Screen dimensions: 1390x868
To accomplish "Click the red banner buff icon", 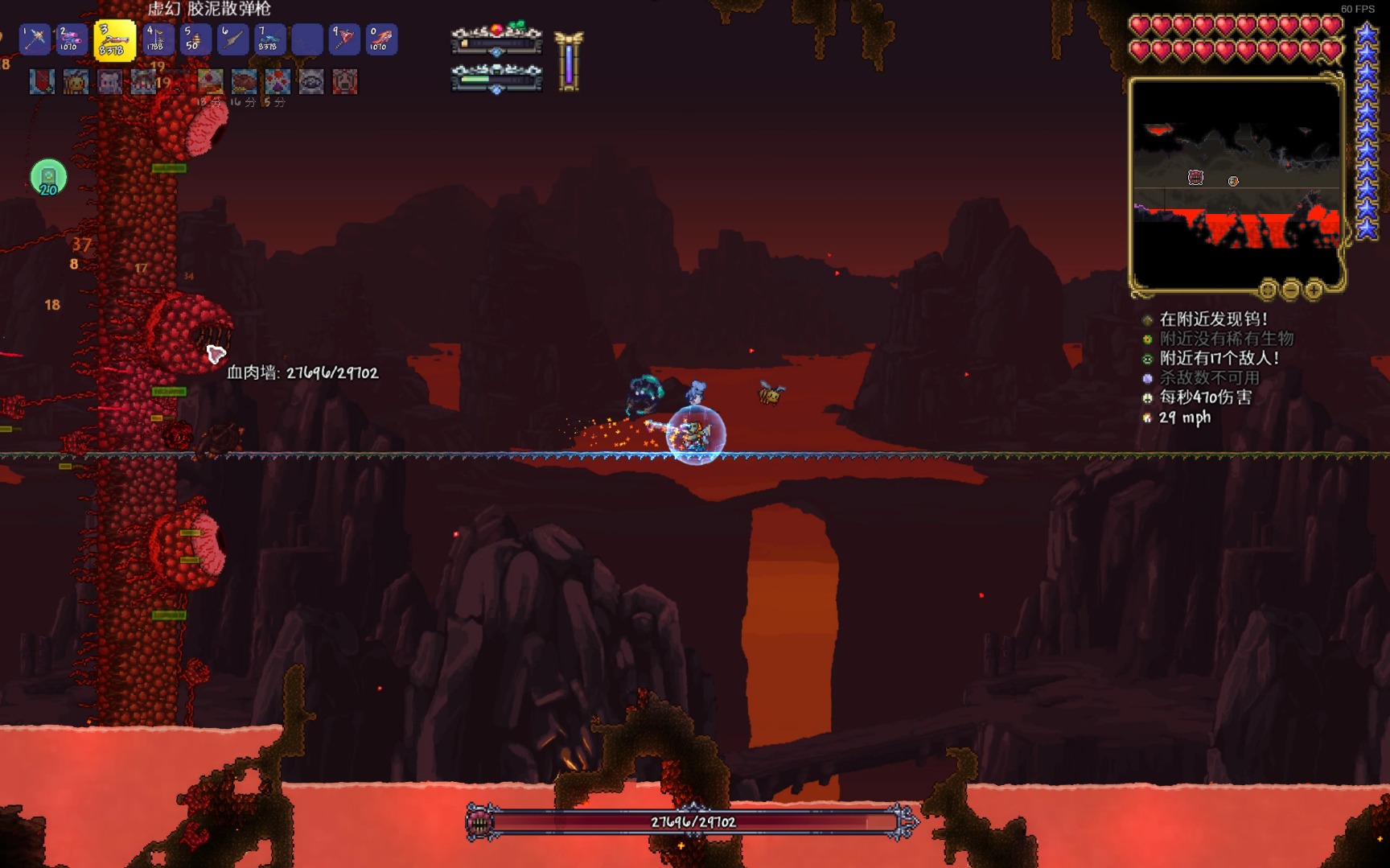I will click(42, 81).
